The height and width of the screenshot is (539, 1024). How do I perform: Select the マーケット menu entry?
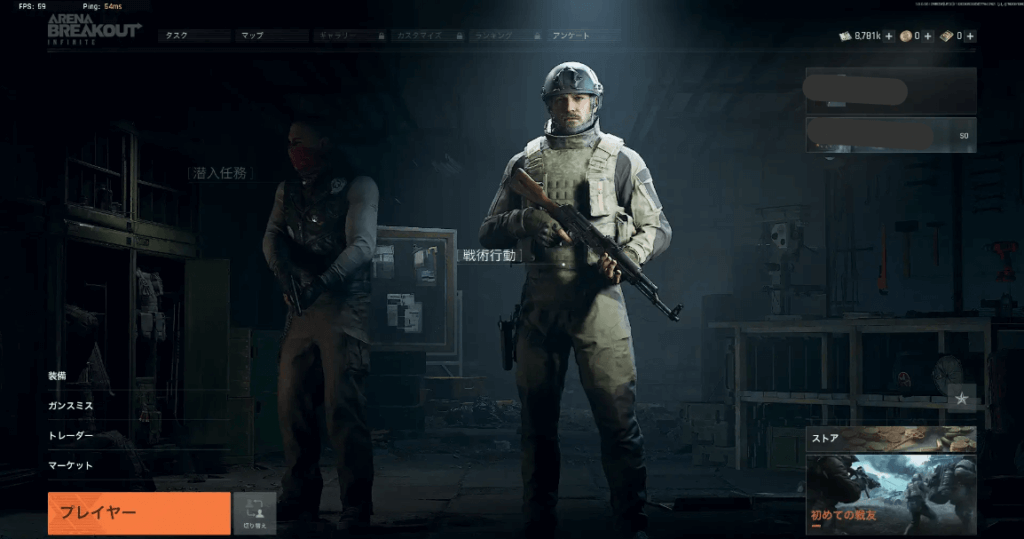pyautogui.click(x=71, y=465)
